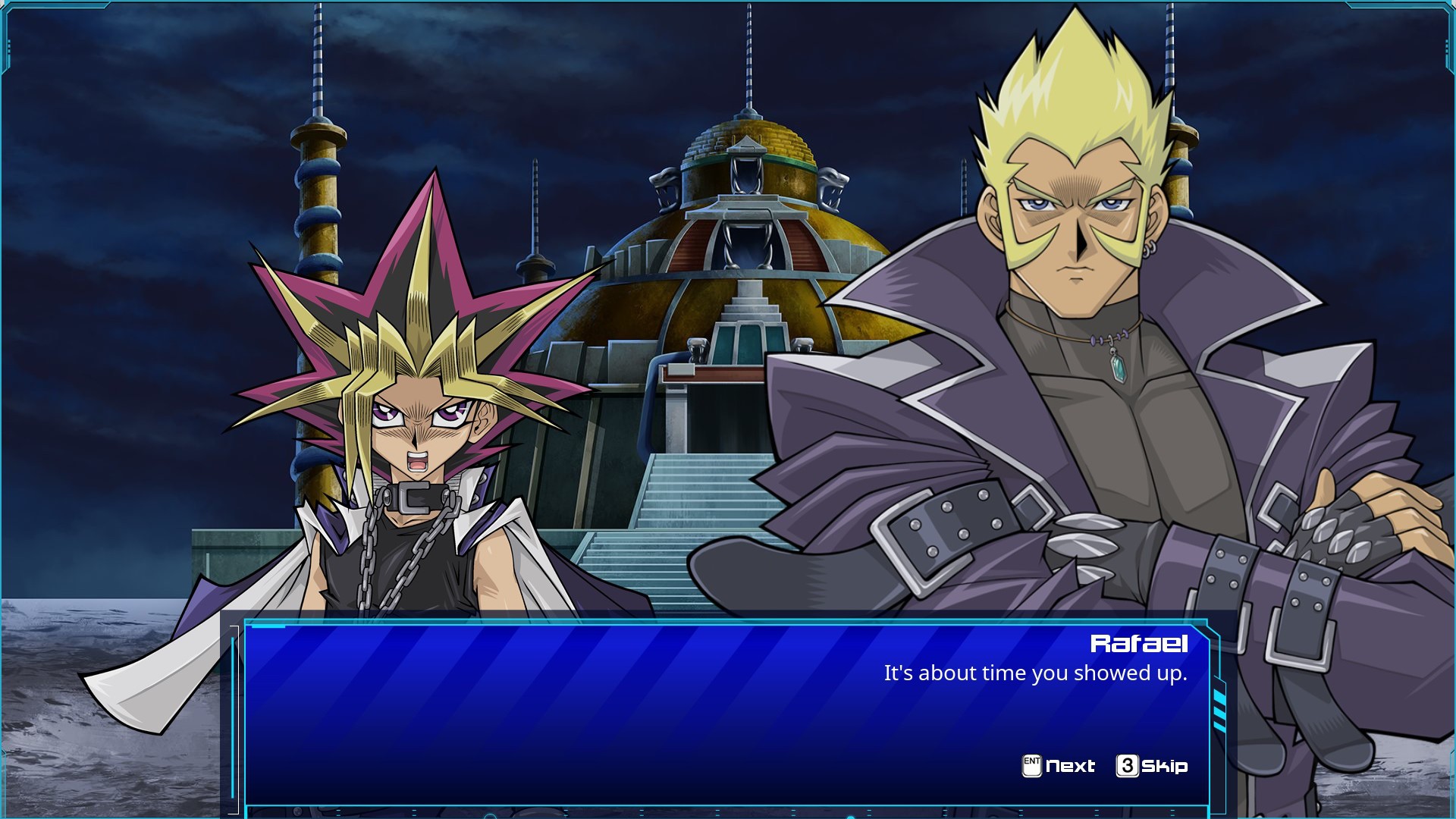Skip the cutscene dialogue
Image resolution: width=1456 pixels, height=819 pixels.
[x=1152, y=766]
